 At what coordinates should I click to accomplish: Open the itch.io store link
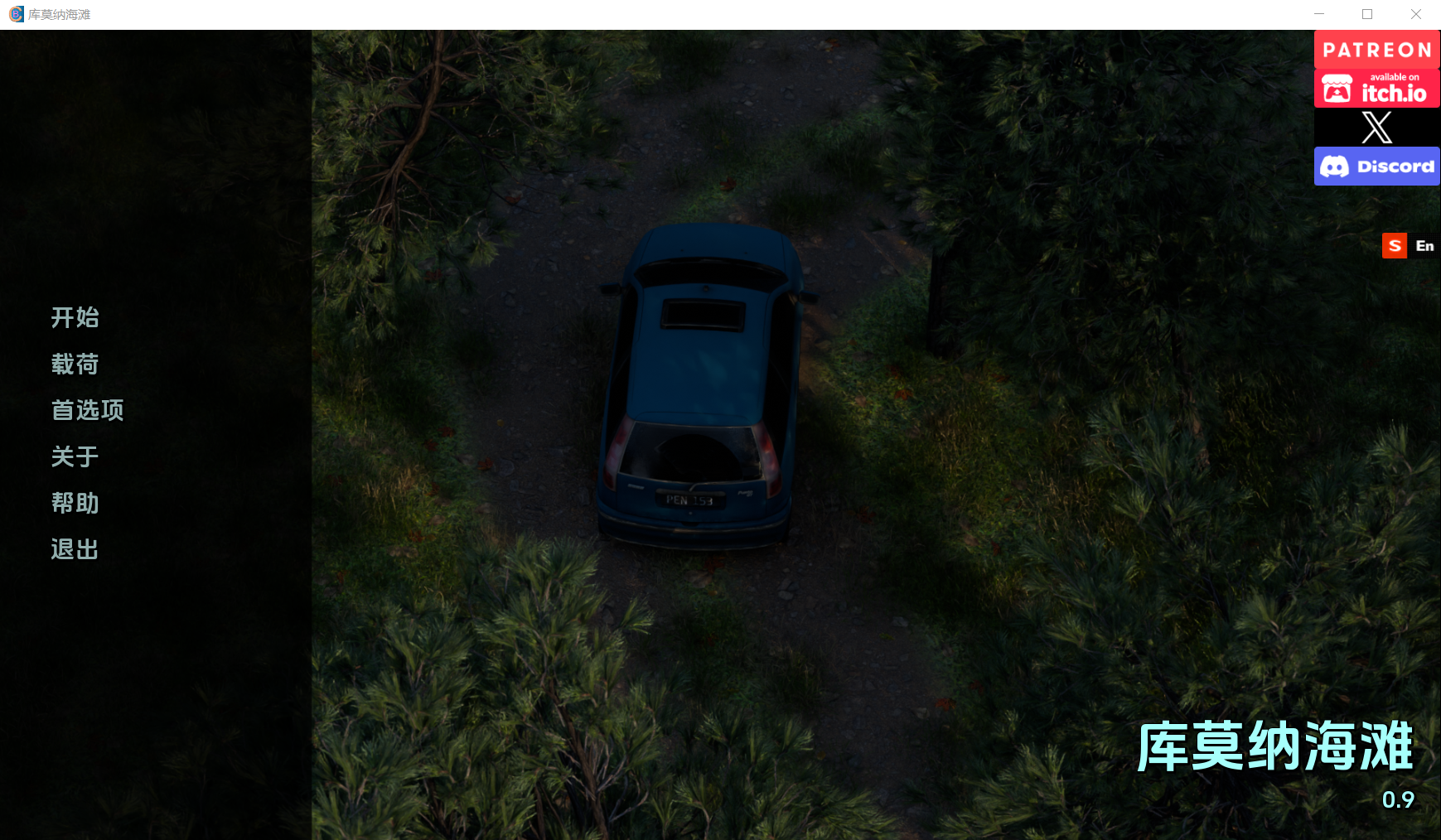[1376, 89]
